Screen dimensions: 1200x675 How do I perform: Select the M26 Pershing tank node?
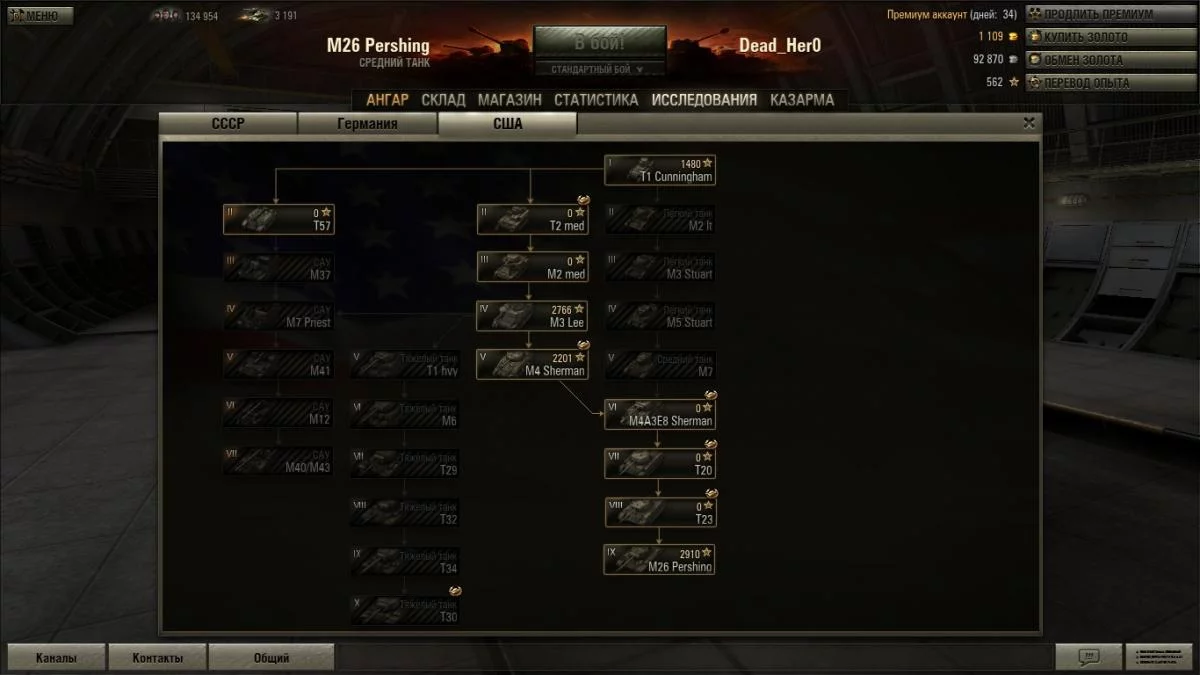(x=660, y=559)
